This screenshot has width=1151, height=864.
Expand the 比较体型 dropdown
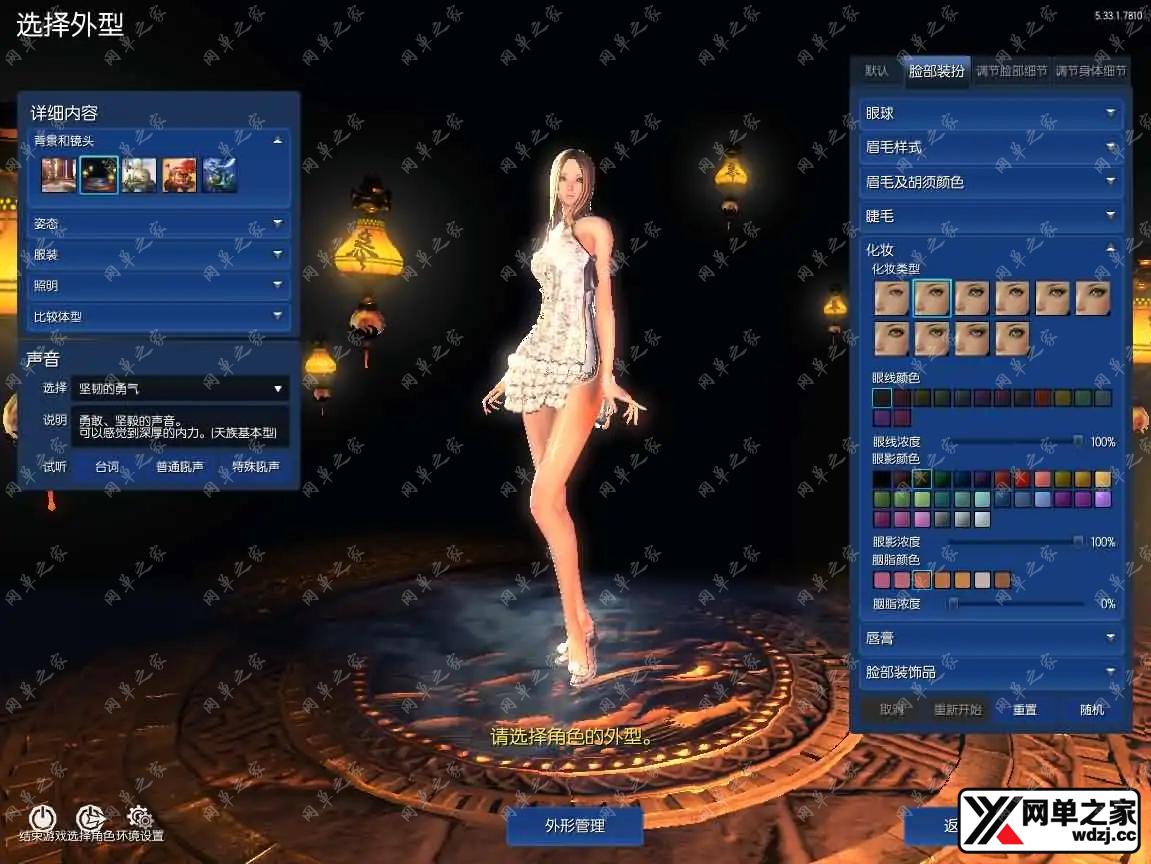pos(159,317)
